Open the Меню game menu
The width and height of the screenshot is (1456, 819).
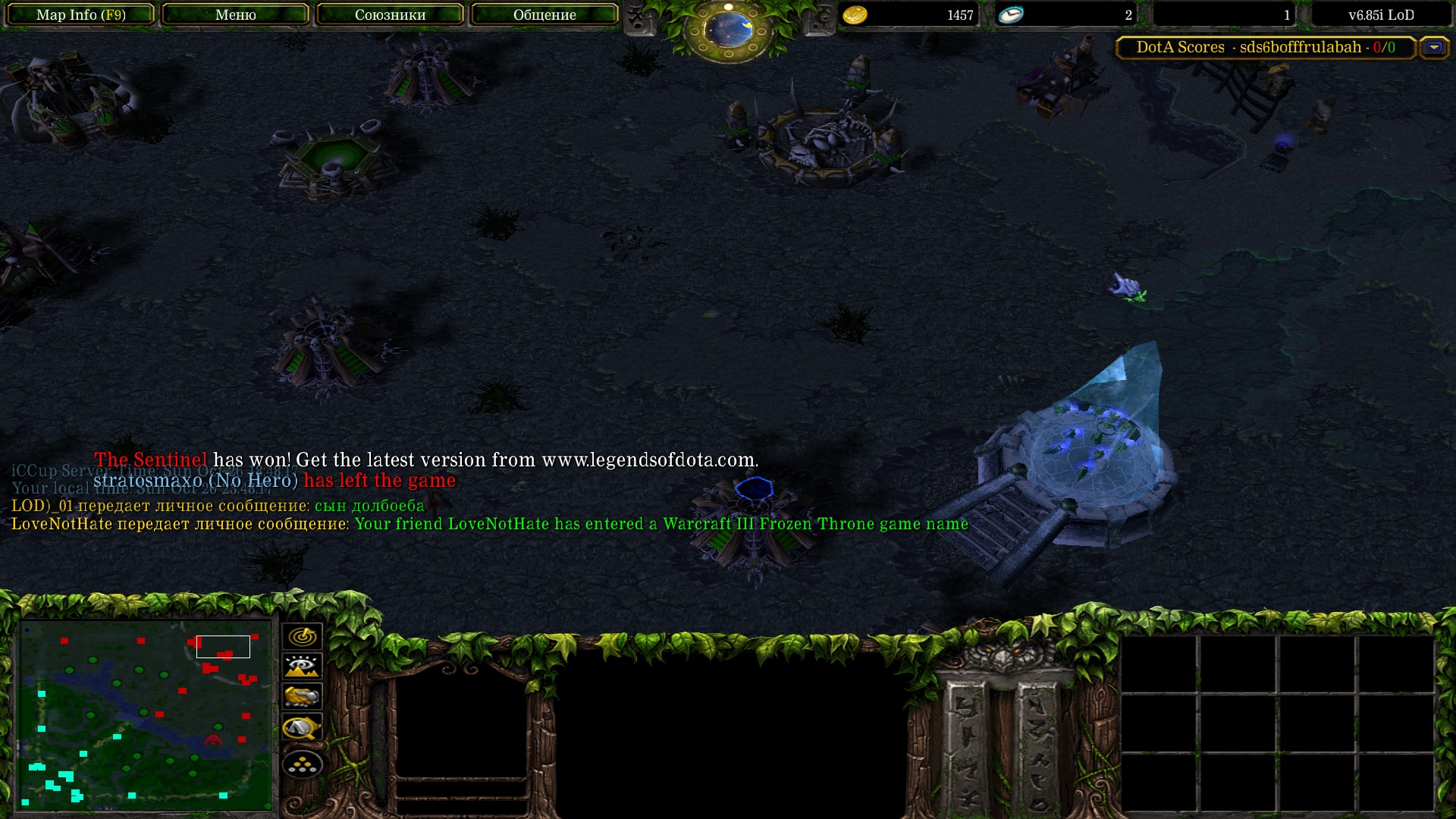(x=235, y=14)
